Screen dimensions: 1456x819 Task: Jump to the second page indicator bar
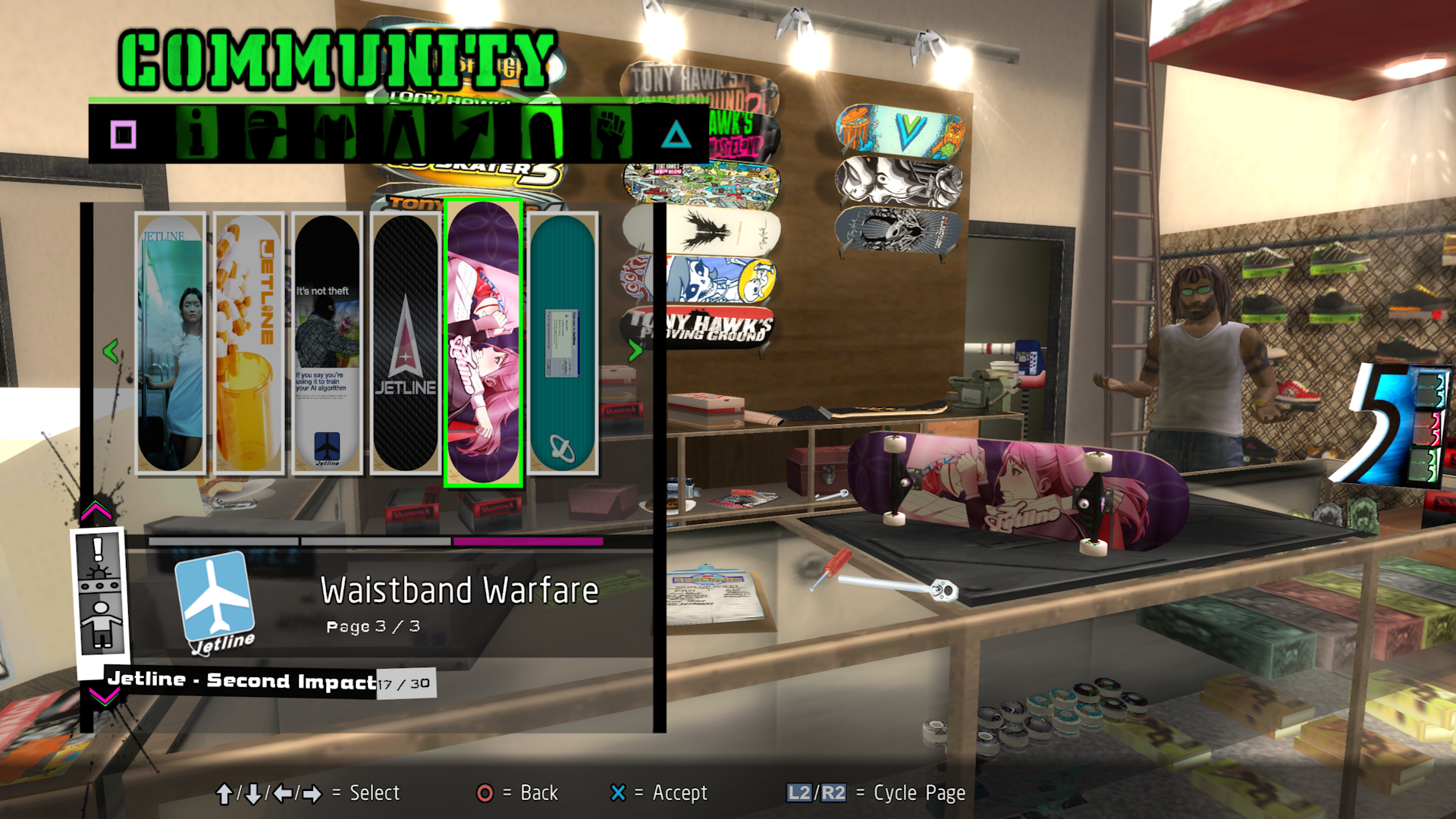click(x=376, y=541)
